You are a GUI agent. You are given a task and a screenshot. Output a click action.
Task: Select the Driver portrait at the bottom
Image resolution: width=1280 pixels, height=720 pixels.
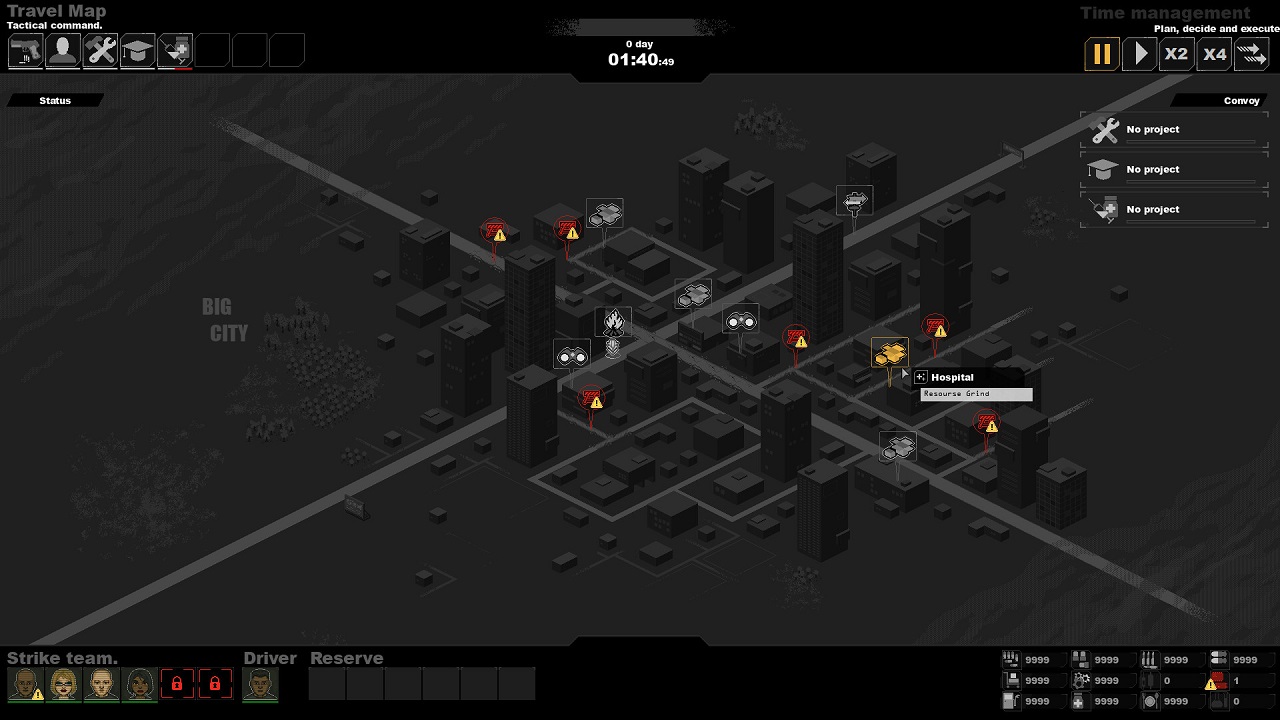pyautogui.click(x=262, y=684)
